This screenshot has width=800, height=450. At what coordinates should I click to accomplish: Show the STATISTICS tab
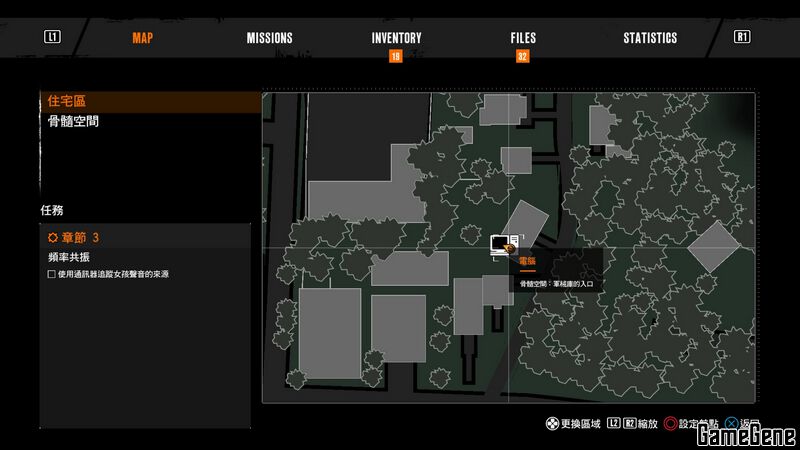tap(650, 38)
